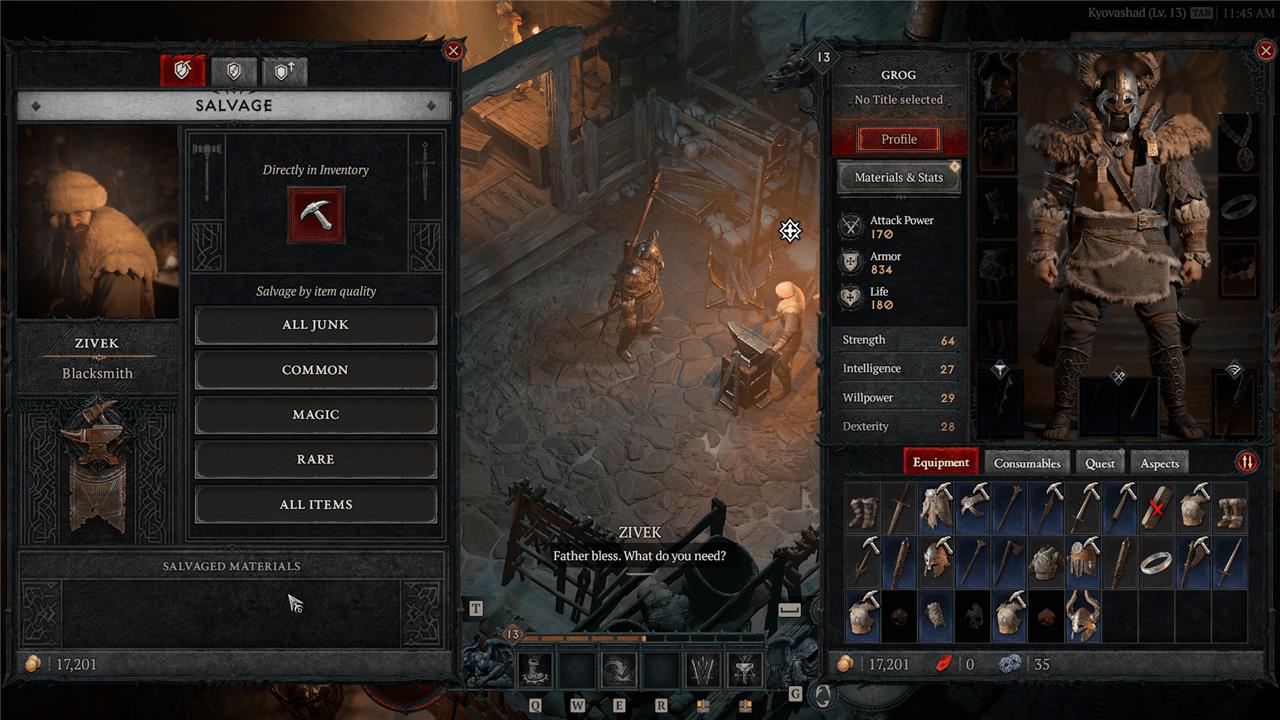
Task: Open the Quest inventory tab
Action: 1099,463
